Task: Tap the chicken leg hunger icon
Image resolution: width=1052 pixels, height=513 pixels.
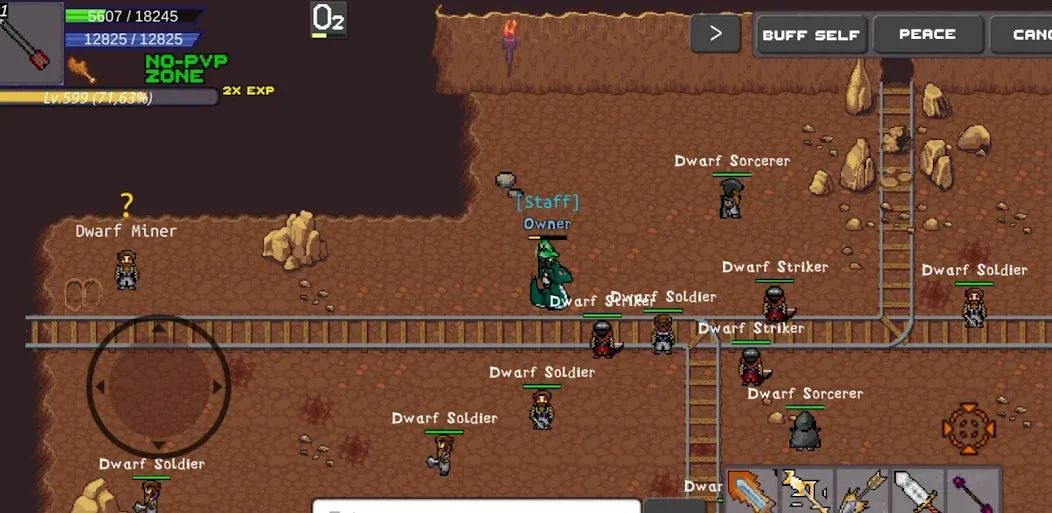Action: [x=81, y=69]
